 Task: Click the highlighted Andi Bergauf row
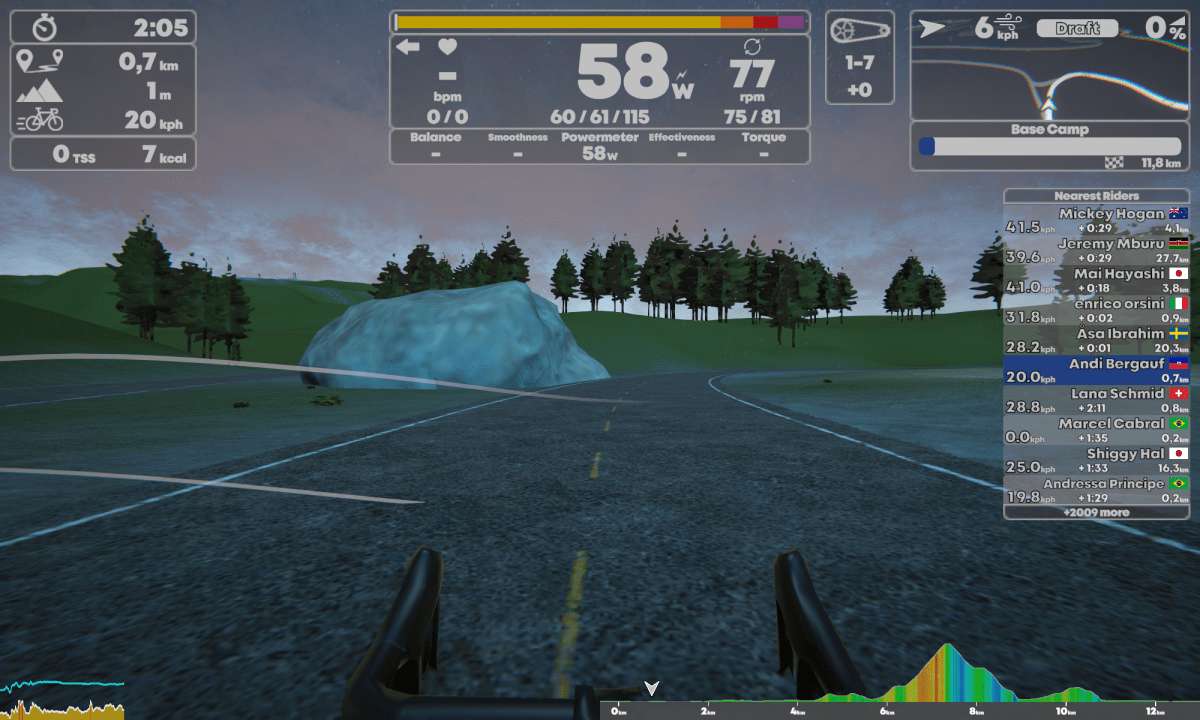(1097, 370)
